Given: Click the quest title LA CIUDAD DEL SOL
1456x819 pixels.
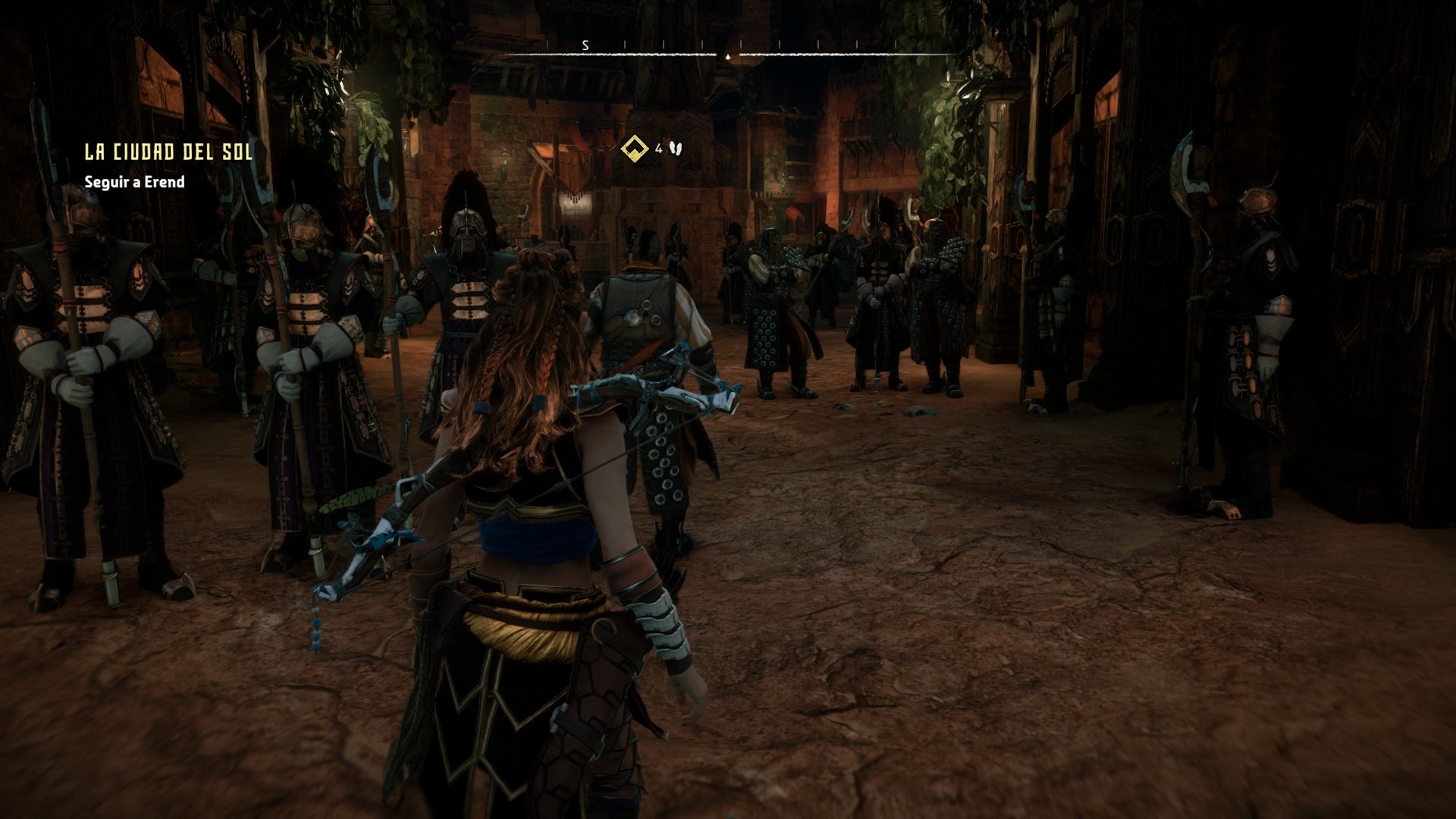Looking at the screenshot, I should [x=167, y=151].
